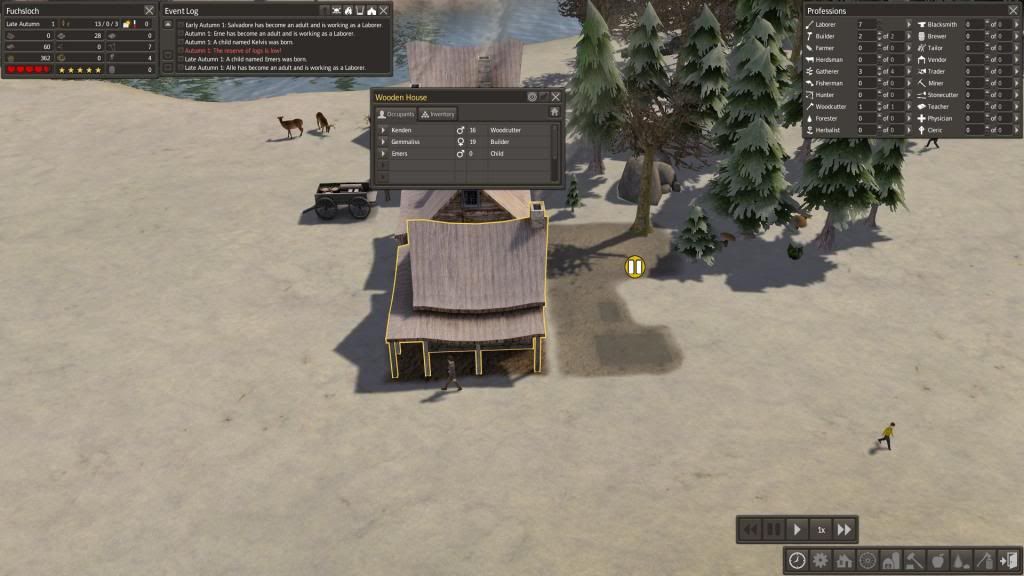Increase the number of Gatherers
1024x576 pixels.
[879, 67]
